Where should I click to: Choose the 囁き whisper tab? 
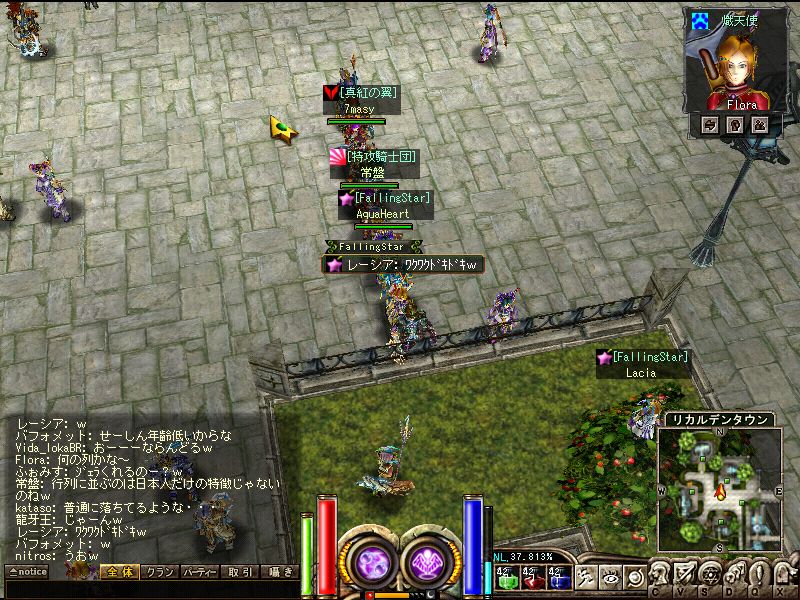pyautogui.click(x=281, y=573)
